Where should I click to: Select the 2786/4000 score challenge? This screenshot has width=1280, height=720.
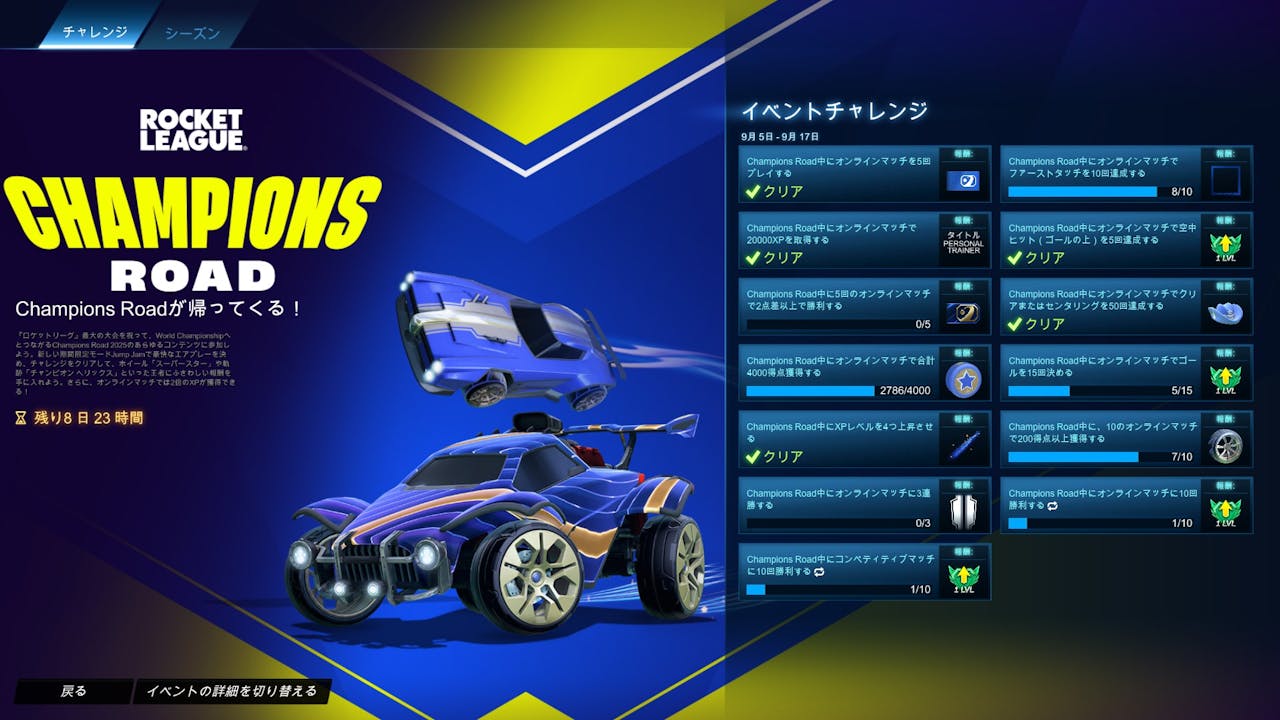[x=840, y=373]
